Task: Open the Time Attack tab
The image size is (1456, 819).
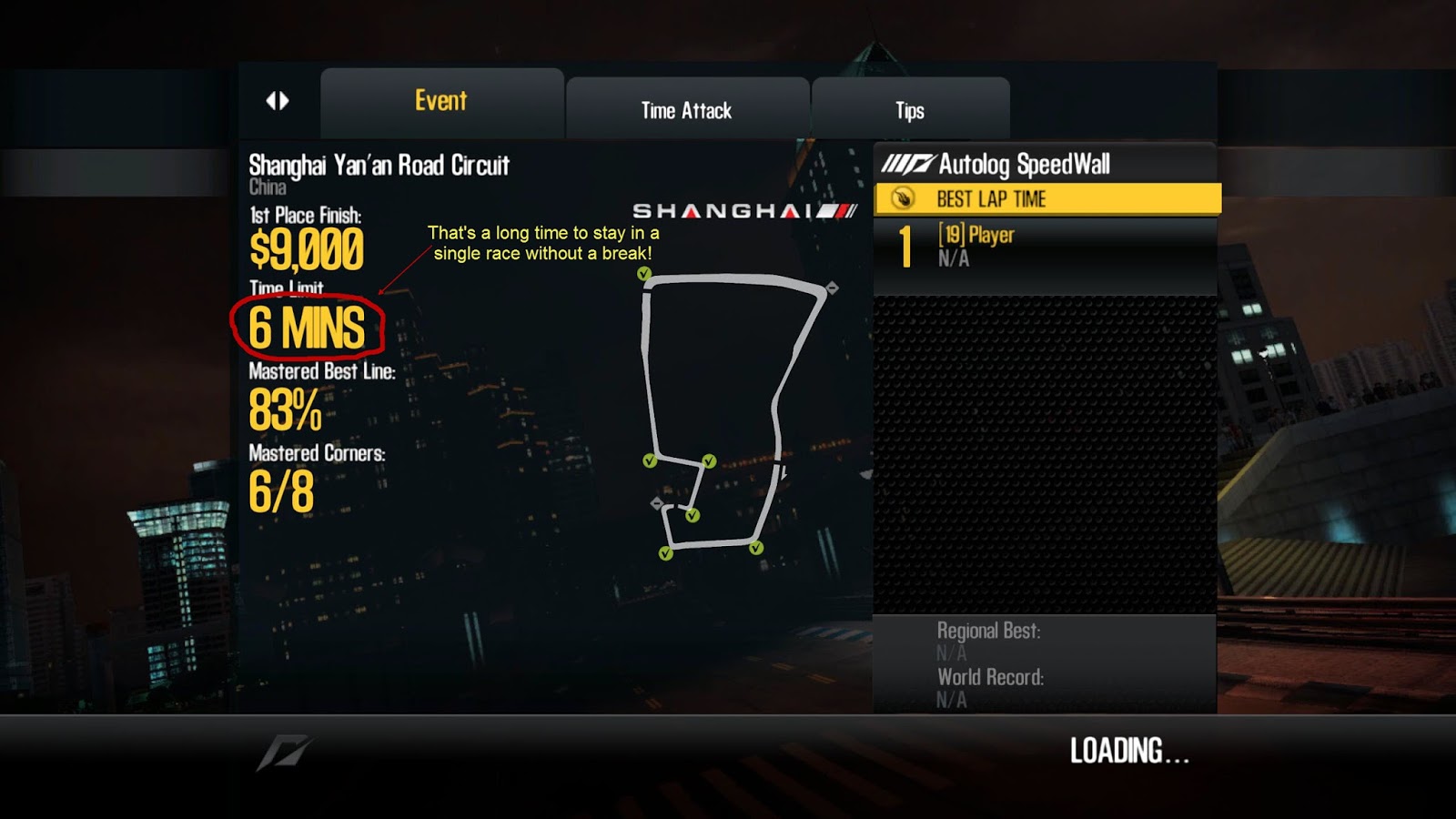Action: (x=686, y=110)
